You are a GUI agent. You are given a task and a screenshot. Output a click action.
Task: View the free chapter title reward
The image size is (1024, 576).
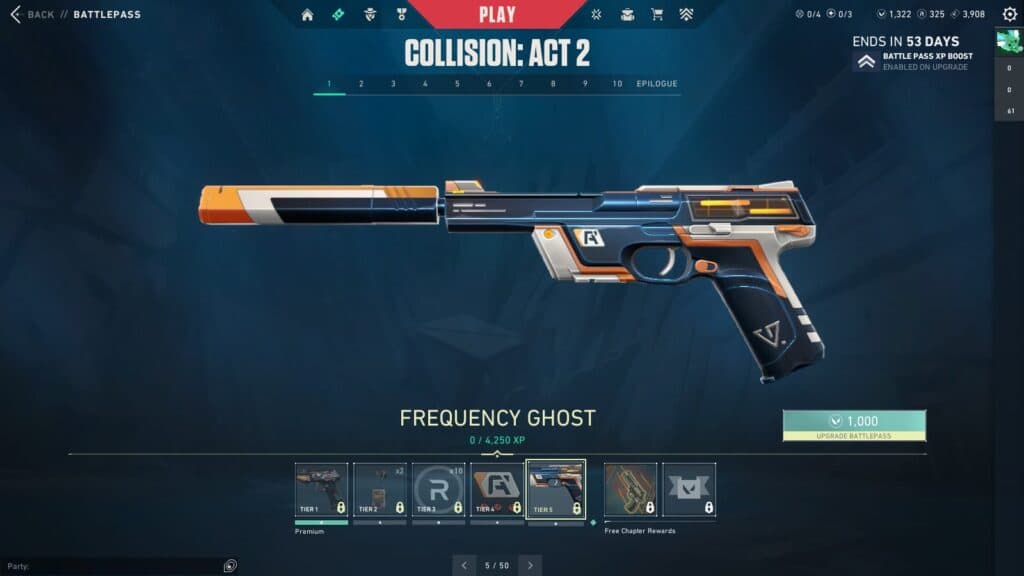(x=689, y=489)
